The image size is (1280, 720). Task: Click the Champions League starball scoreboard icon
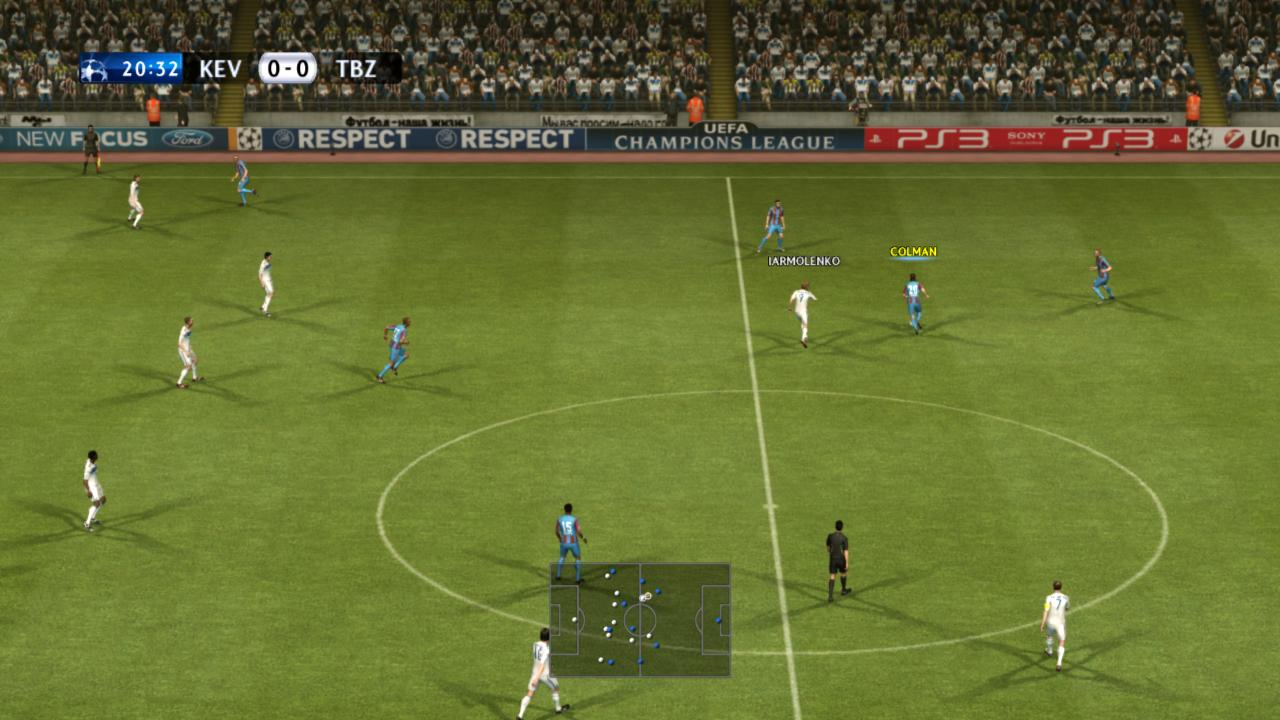pyautogui.click(x=94, y=69)
